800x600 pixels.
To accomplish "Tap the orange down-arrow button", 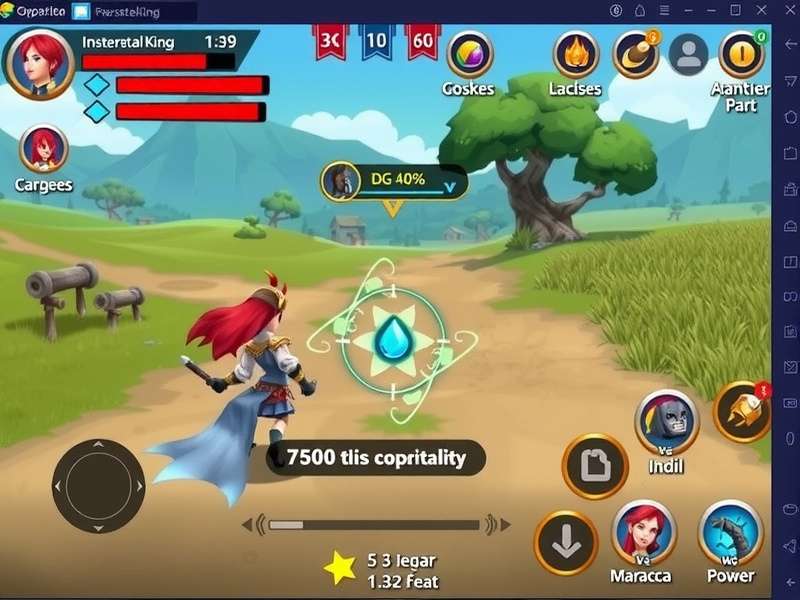I will click(566, 541).
